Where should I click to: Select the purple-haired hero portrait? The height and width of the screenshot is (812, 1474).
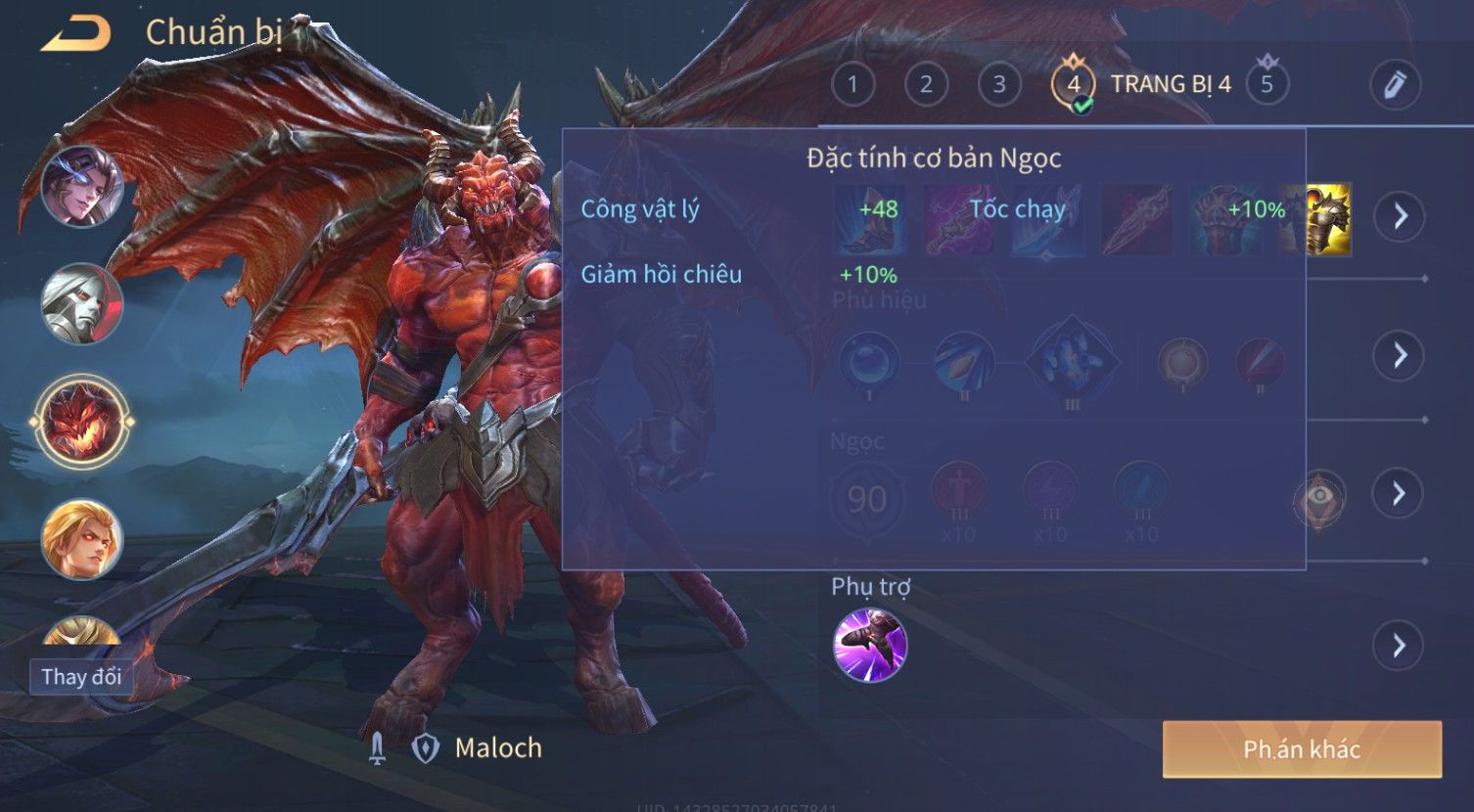tap(81, 185)
